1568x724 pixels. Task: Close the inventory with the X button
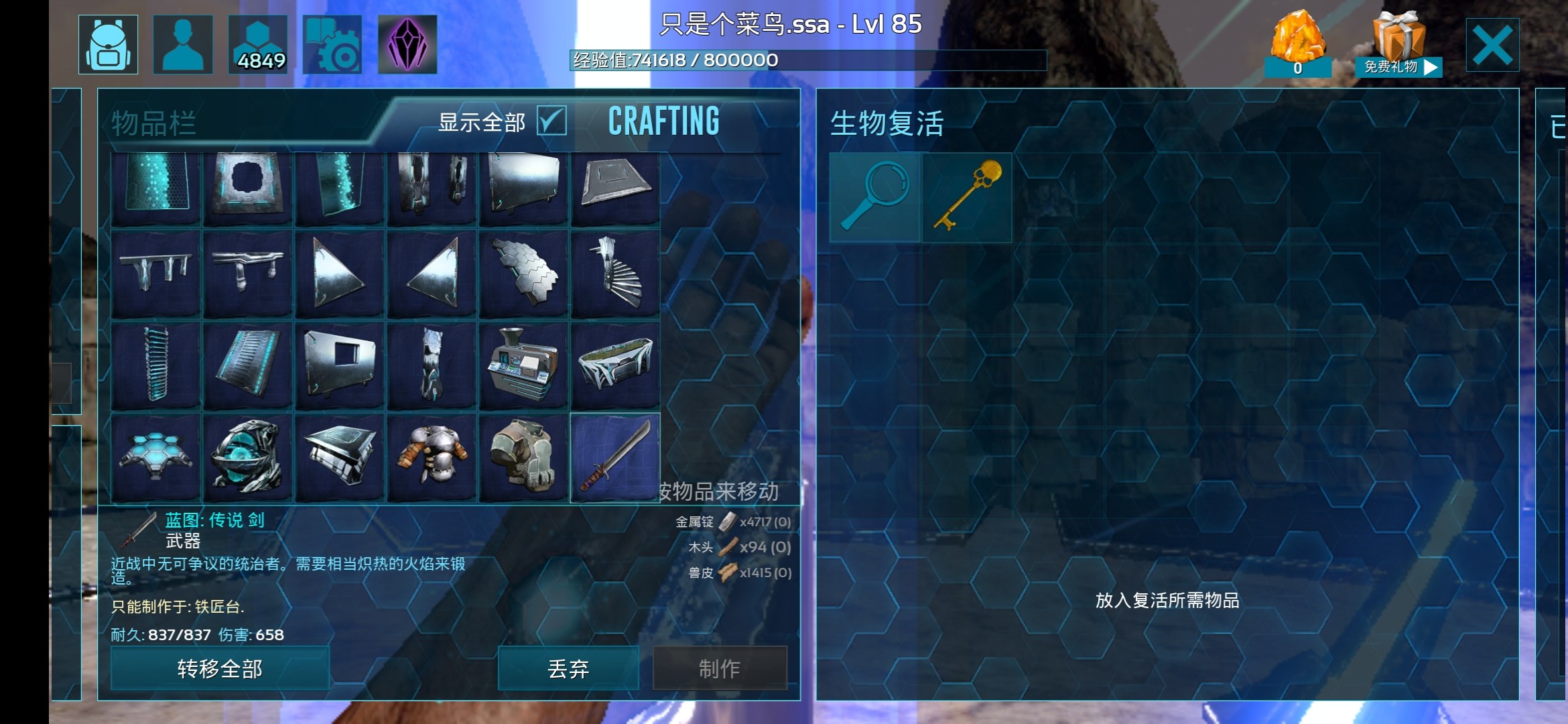1492,45
